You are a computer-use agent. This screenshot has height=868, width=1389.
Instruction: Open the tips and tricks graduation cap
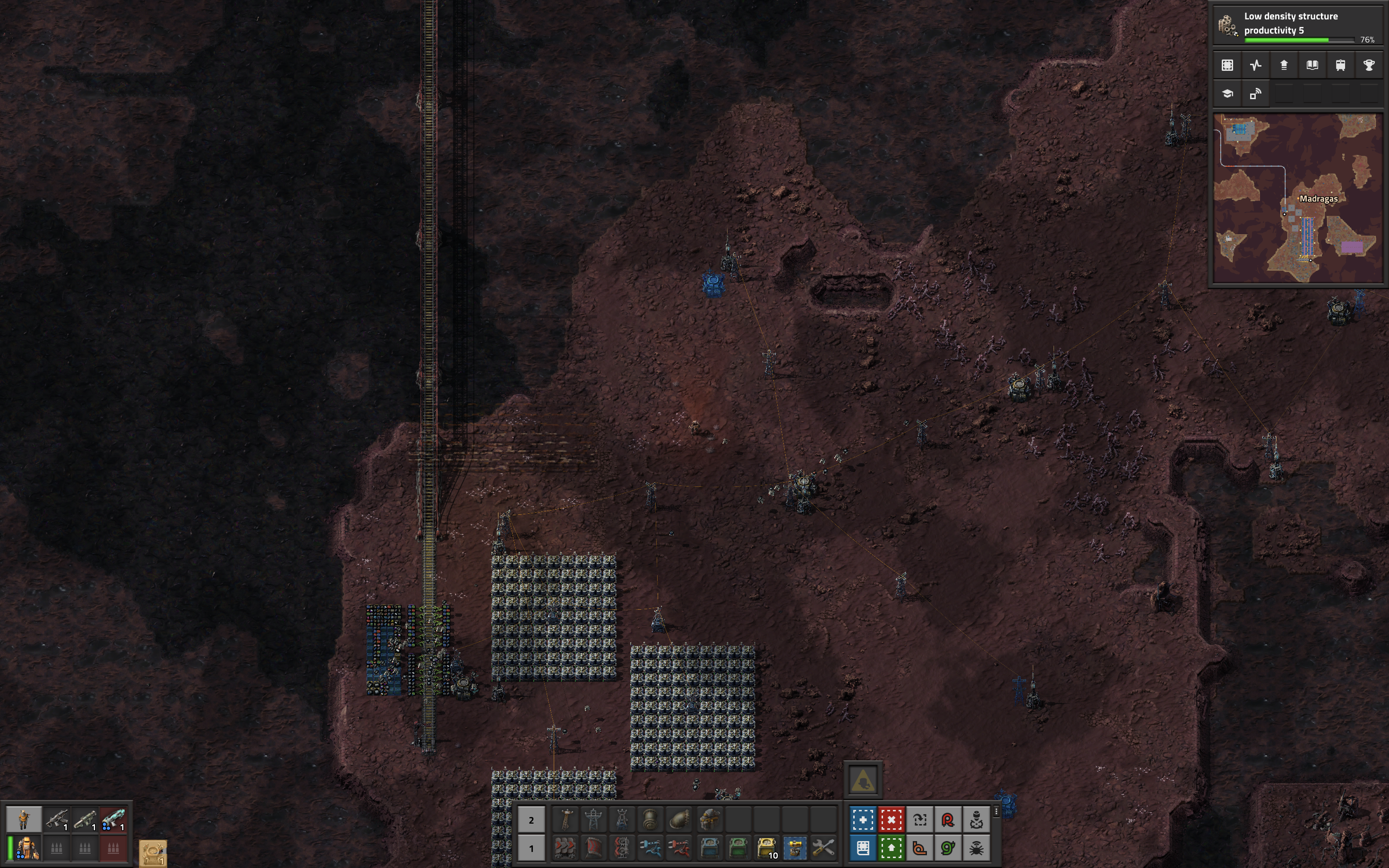tap(1227, 94)
